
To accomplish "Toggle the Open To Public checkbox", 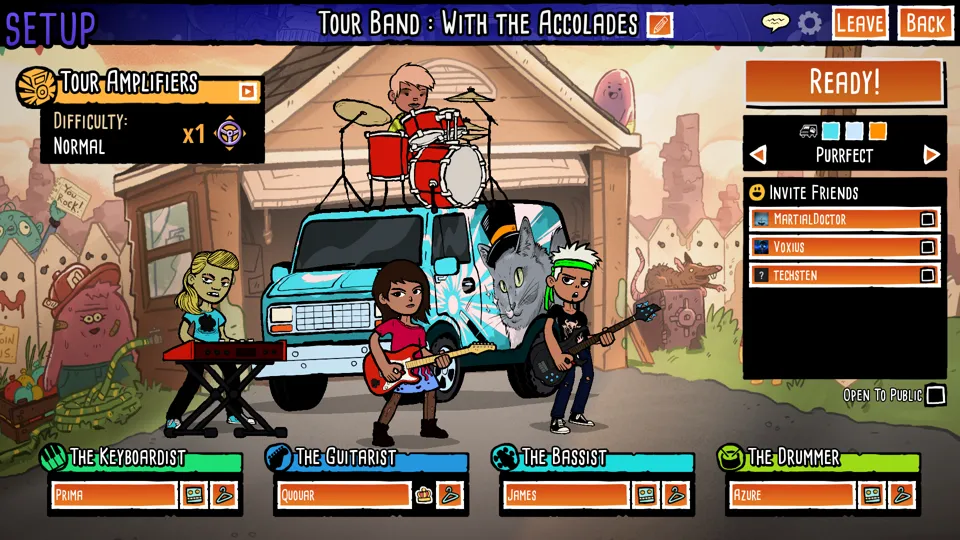I will (935, 395).
